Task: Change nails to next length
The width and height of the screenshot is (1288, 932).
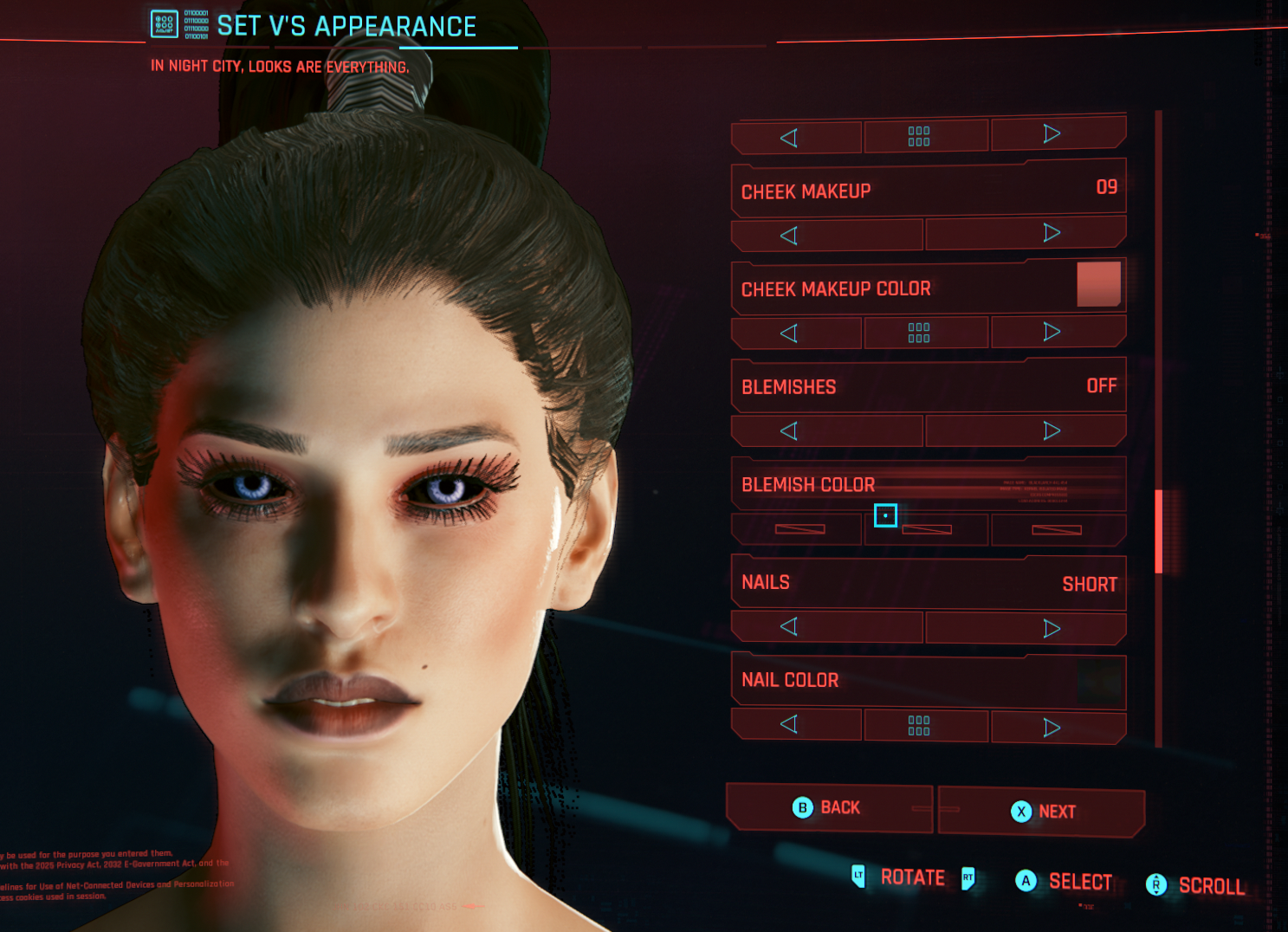Action: click(x=1052, y=628)
